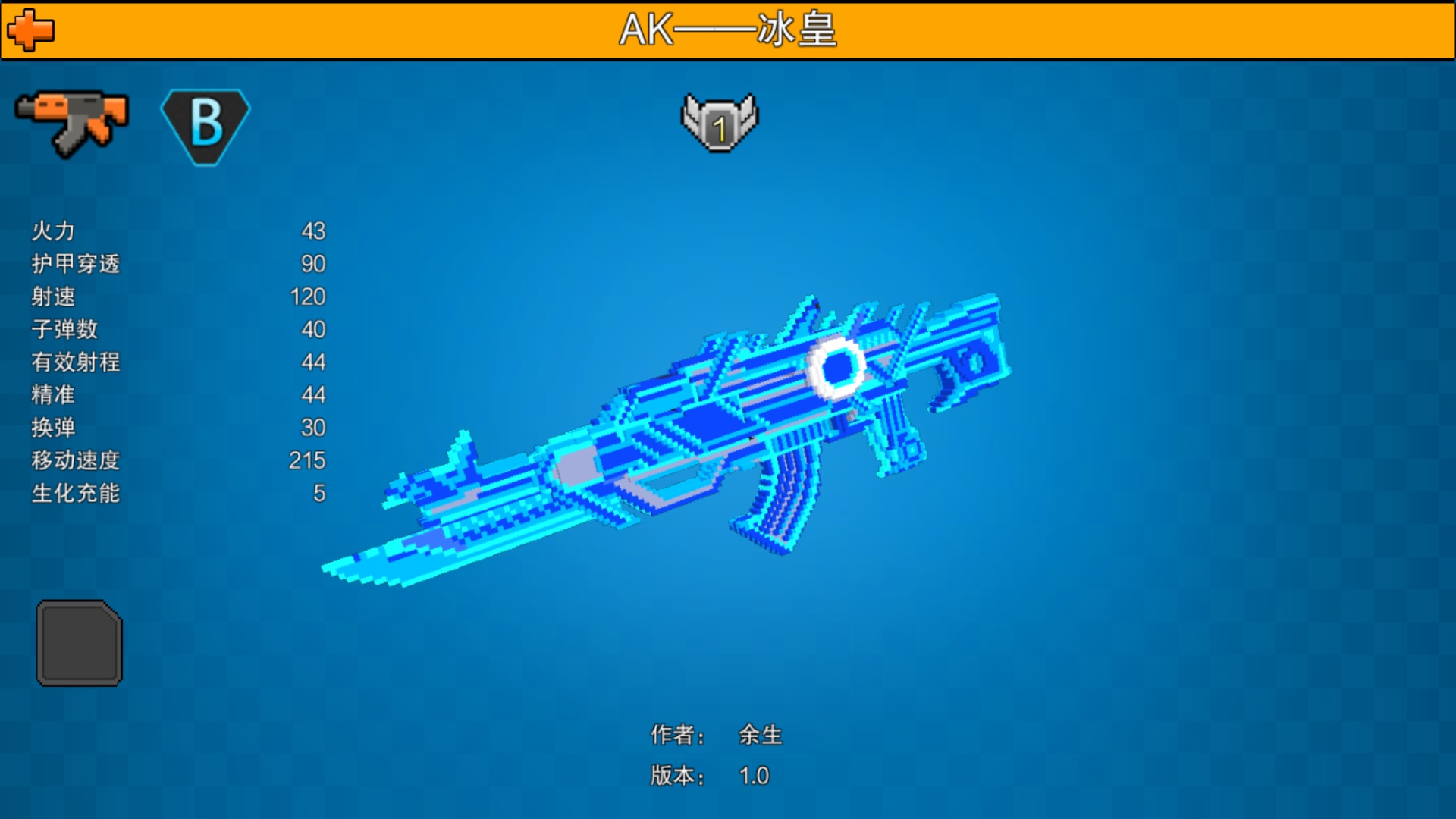The height and width of the screenshot is (819, 1456).
Task: Click the 护甲穿透 stat label
Action: point(77,265)
